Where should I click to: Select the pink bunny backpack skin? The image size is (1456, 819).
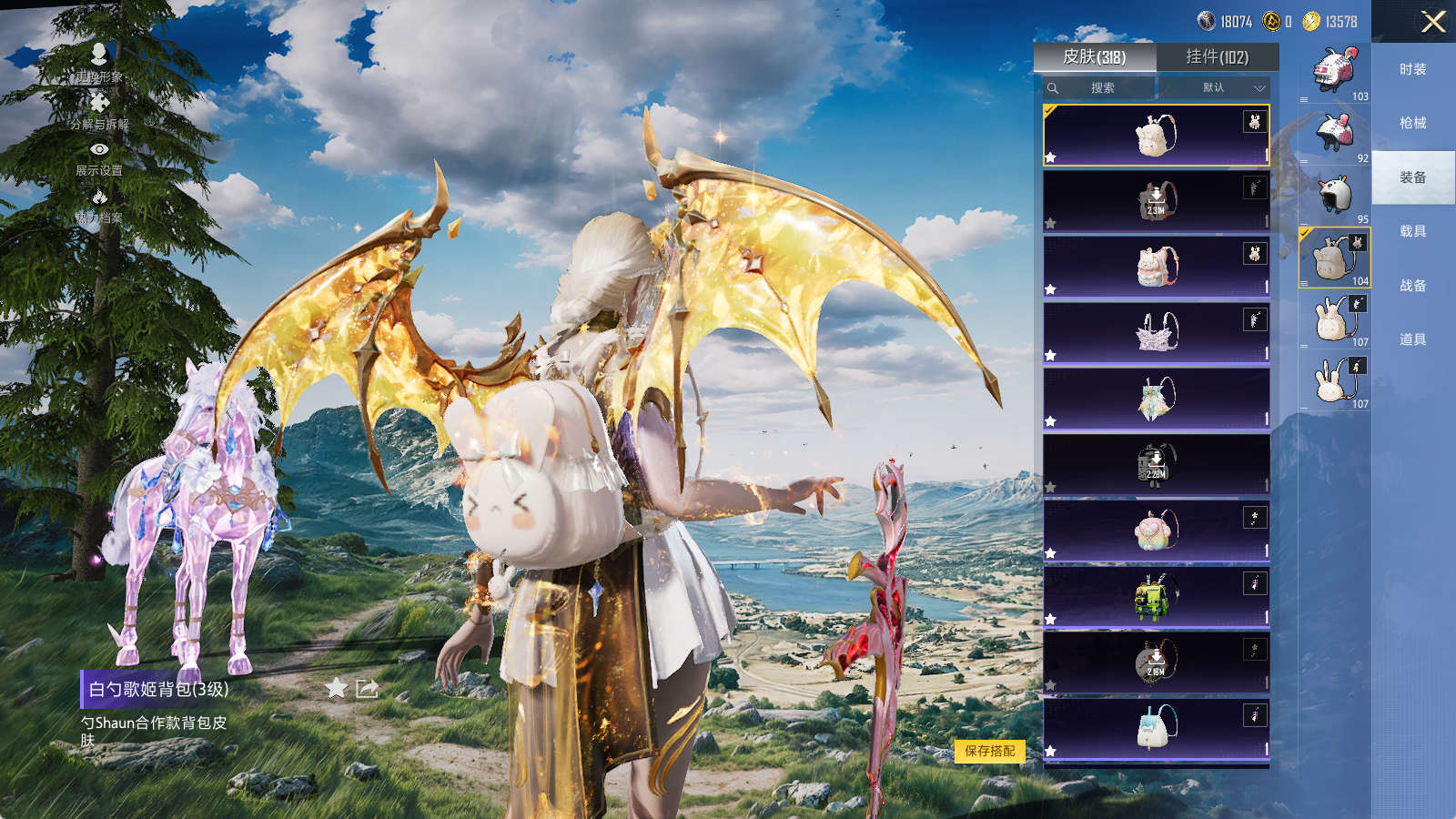pyautogui.click(x=1156, y=268)
